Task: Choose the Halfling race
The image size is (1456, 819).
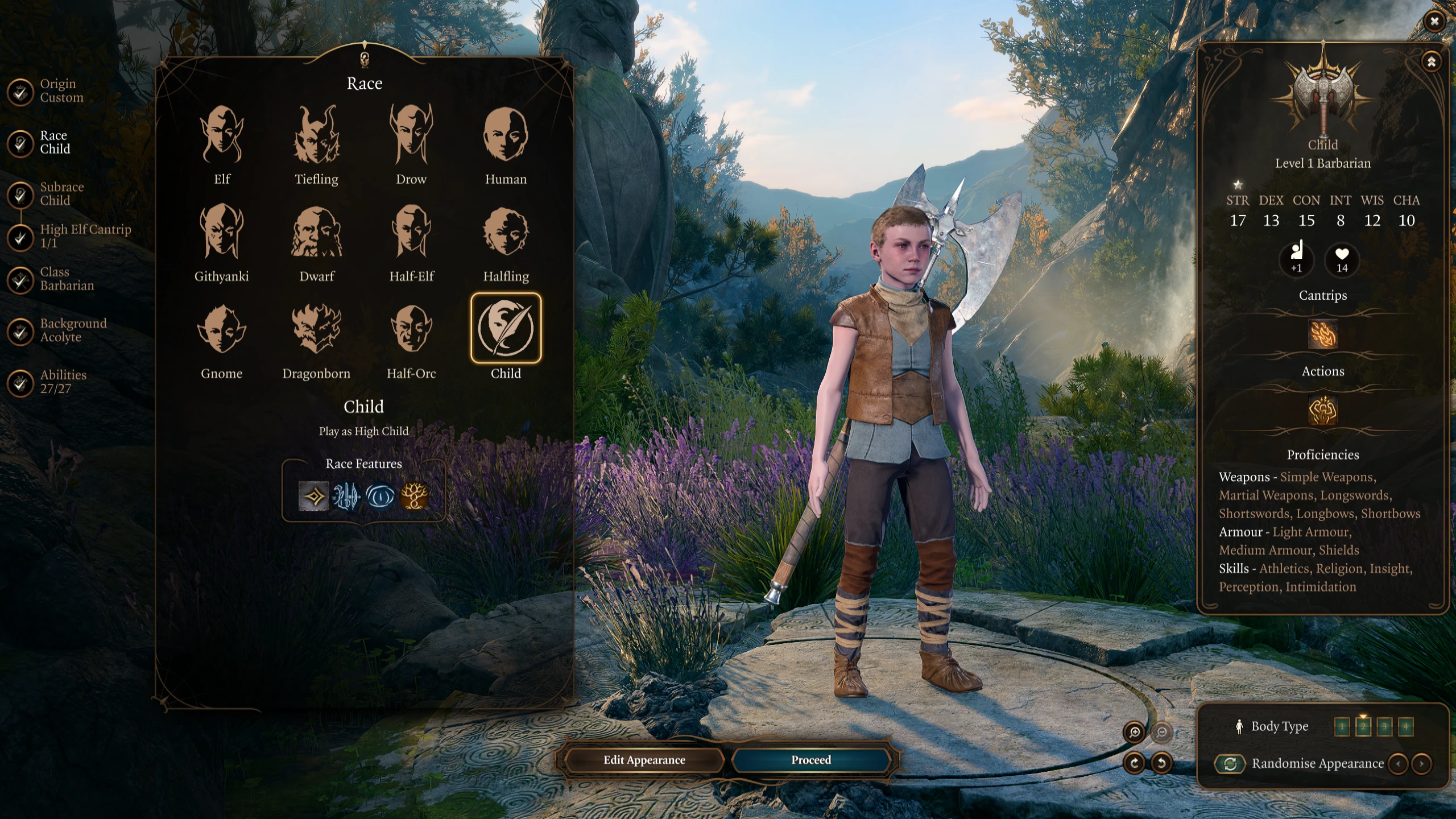Action: pyautogui.click(x=506, y=233)
